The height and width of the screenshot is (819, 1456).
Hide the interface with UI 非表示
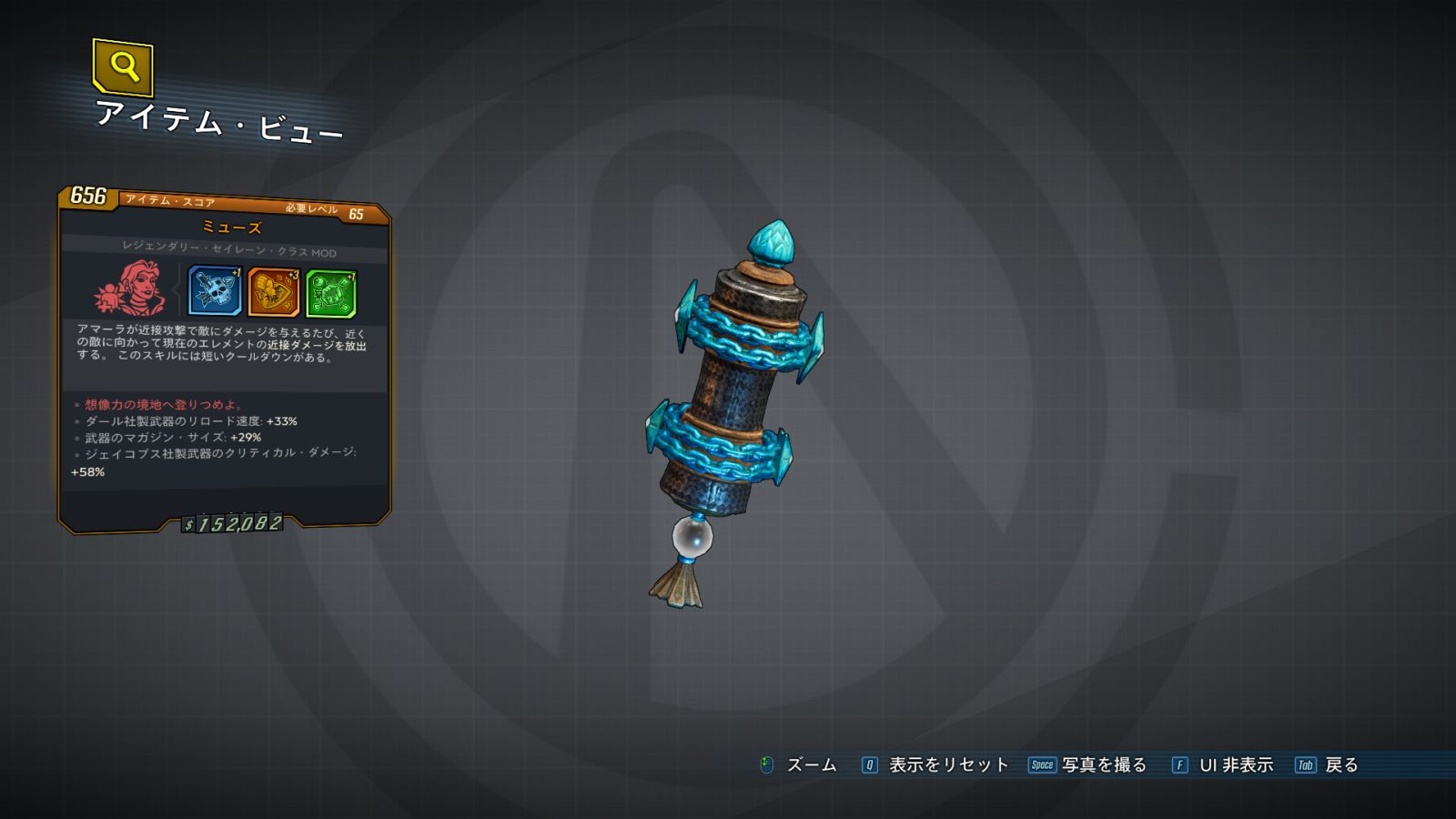tap(1235, 765)
